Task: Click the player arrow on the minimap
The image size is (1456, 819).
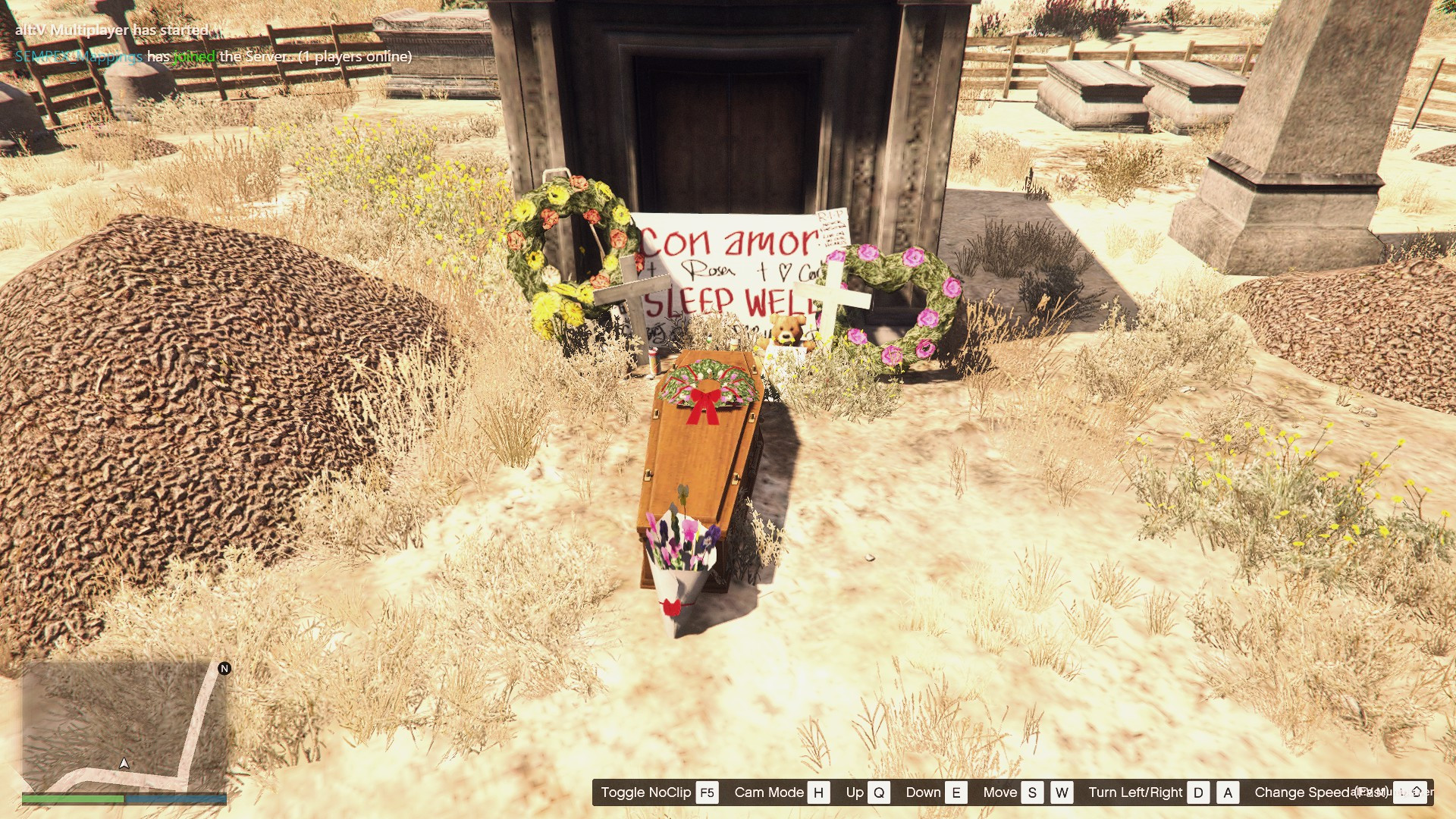Action: point(124,763)
